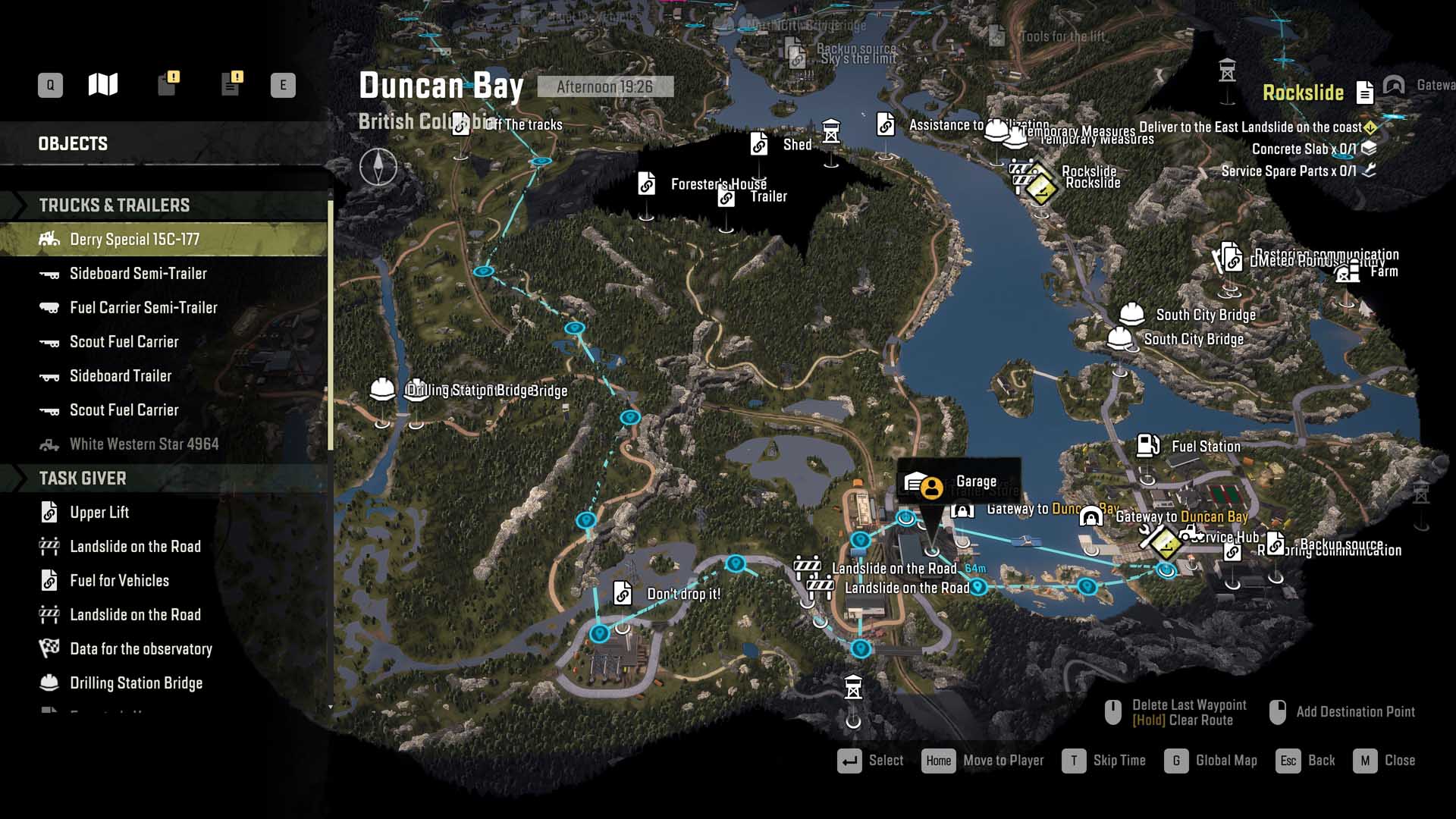Choose the Fuel Carrier Semi-Trailer entry
The height and width of the screenshot is (819, 1456).
pos(143,308)
